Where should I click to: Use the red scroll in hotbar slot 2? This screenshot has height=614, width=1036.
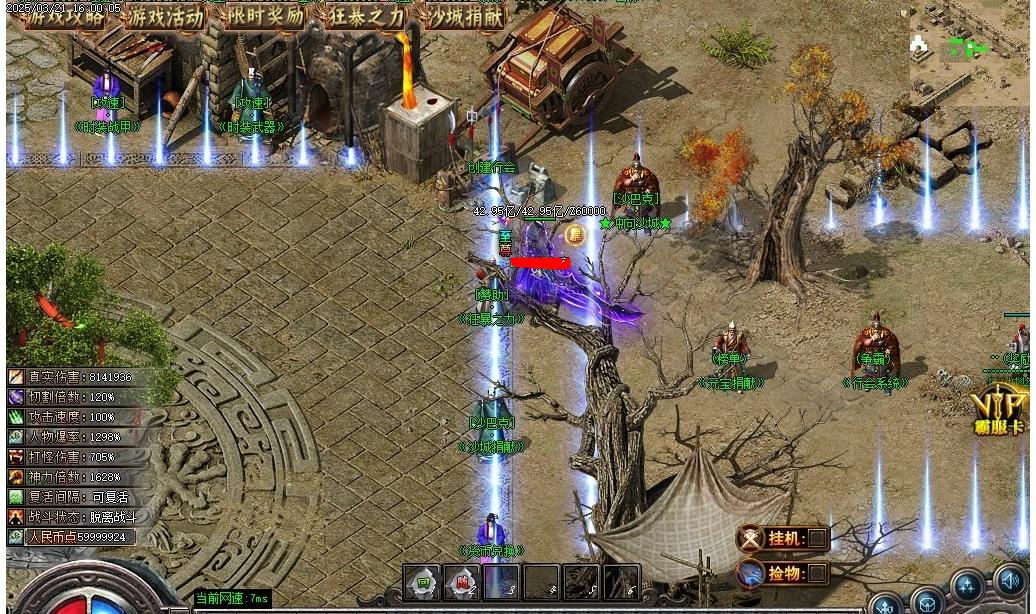click(462, 581)
